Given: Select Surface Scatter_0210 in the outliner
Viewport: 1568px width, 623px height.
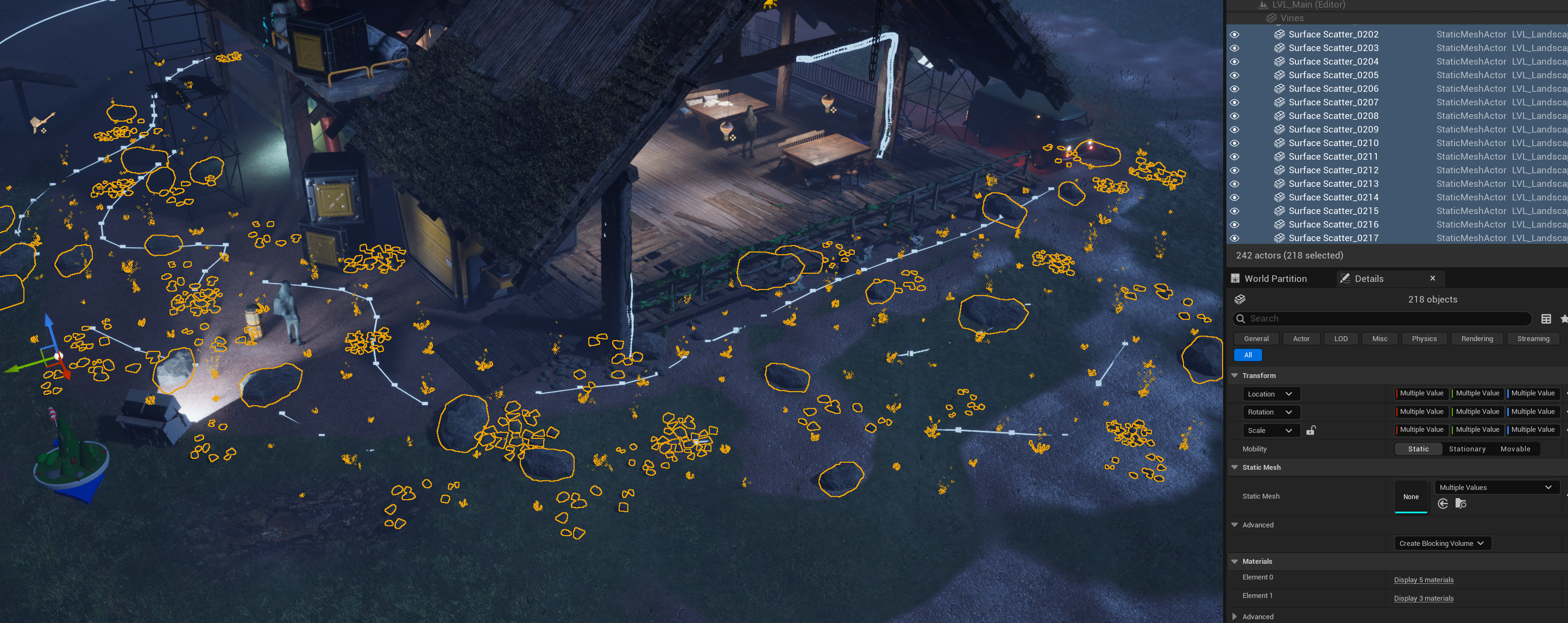Looking at the screenshot, I should pos(1333,143).
